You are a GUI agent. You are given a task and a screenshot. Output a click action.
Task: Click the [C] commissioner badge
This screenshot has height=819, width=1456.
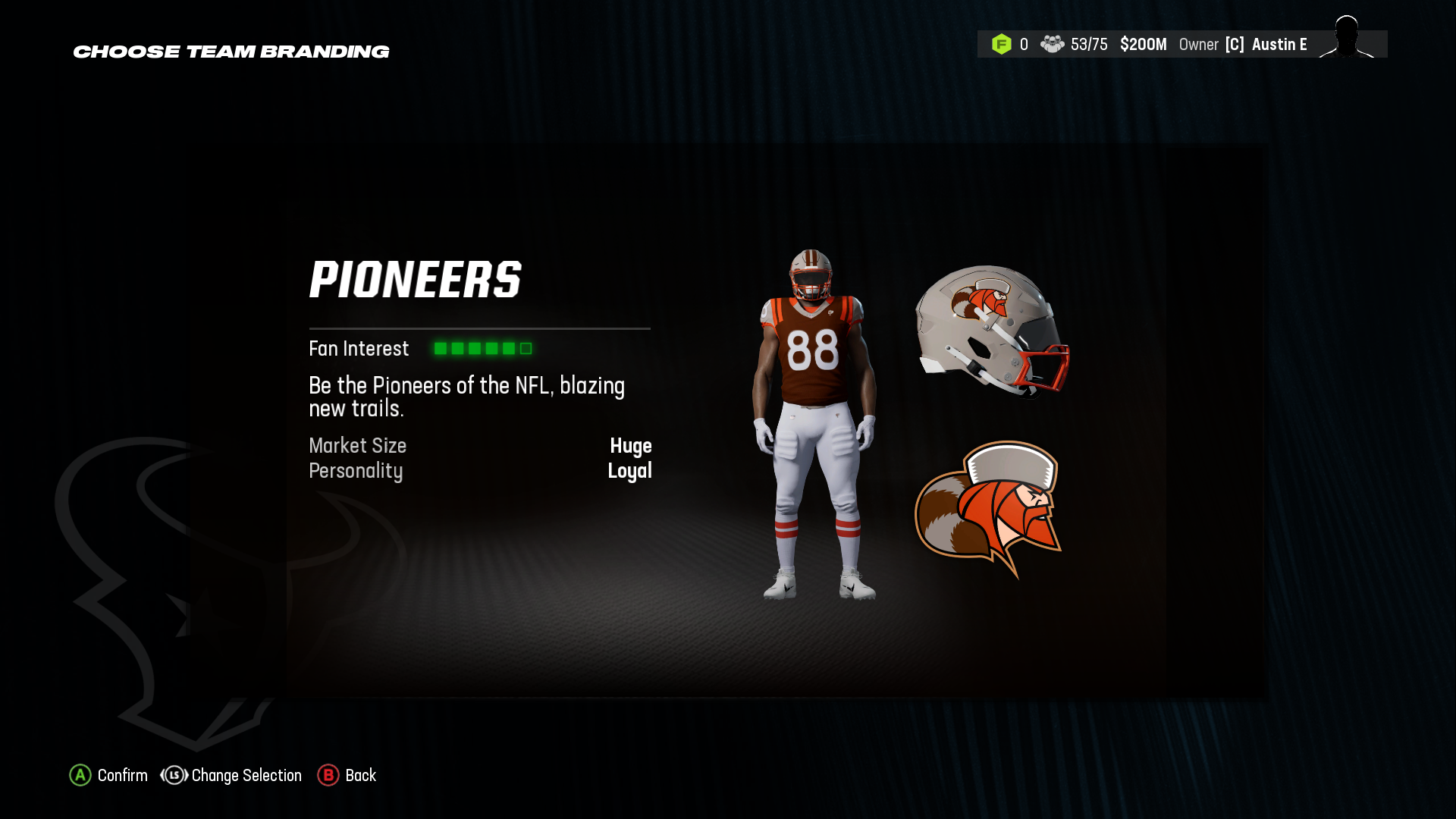coord(1235,44)
